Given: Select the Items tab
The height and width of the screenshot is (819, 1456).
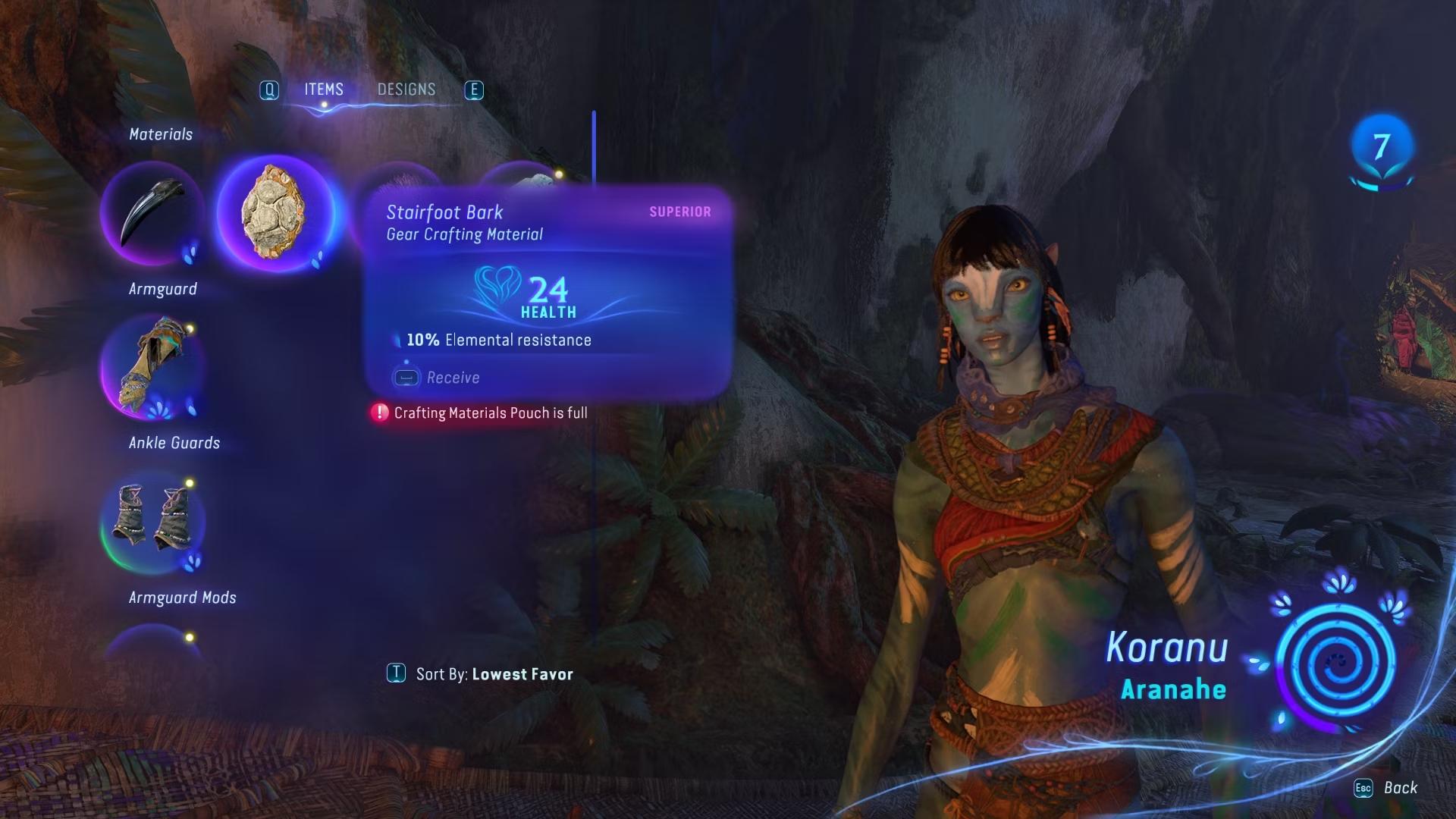Looking at the screenshot, I should 324,89.
